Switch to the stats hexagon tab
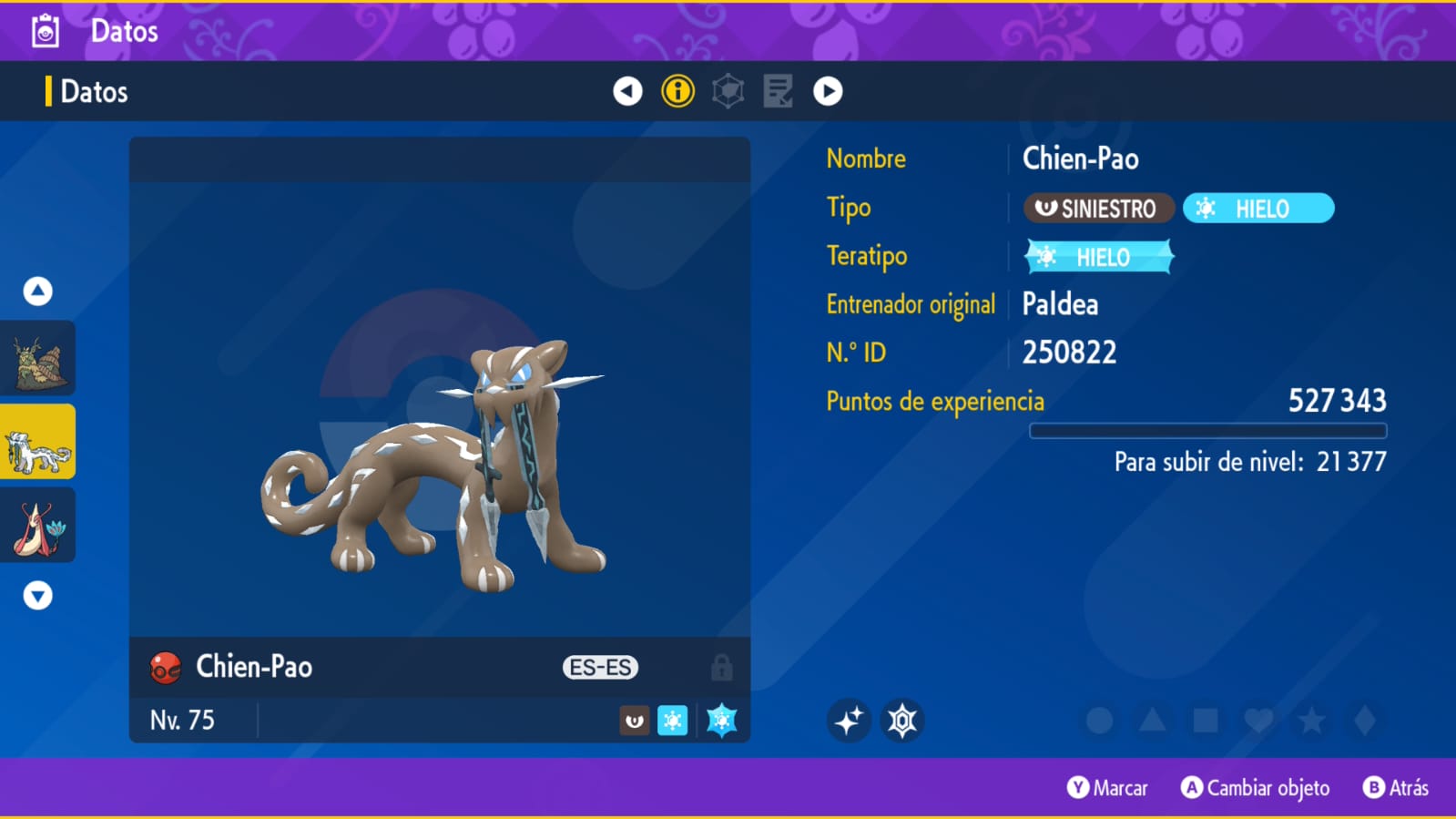The height and width of the screenshot is (819, 1456). [x=728, y=91]
